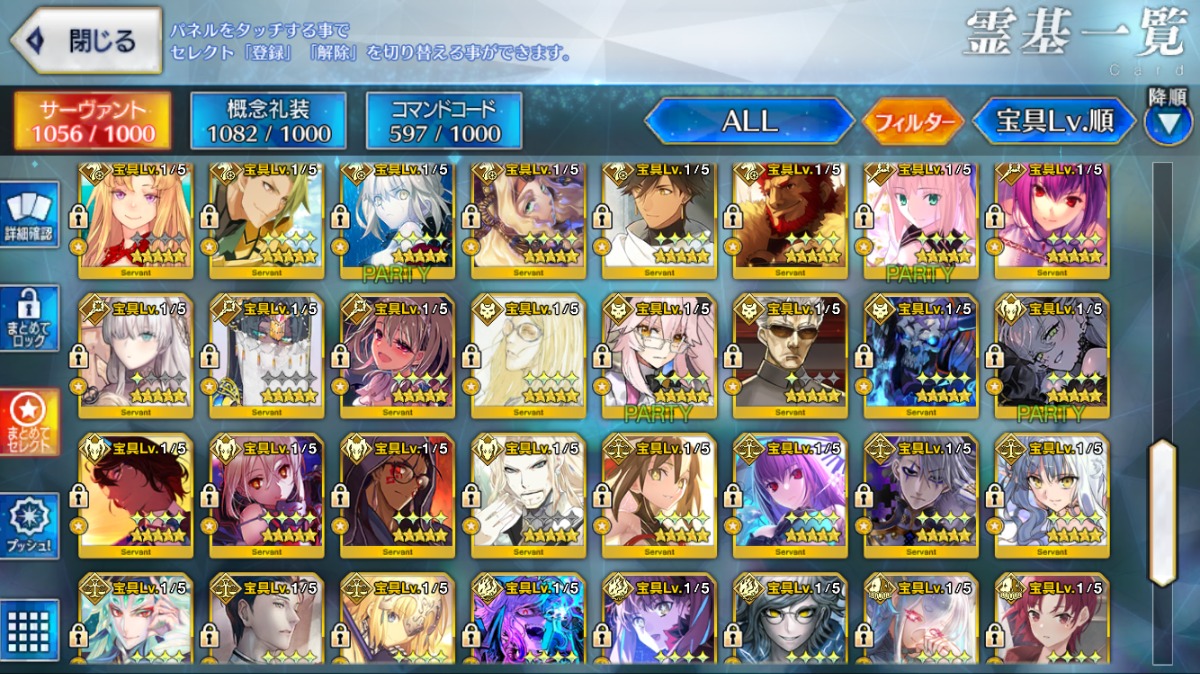Viewport: 1200px width, 674px height.
Task: Open 詳細確認 detail view
Action: pyautogui.click(x=28, y=213)
